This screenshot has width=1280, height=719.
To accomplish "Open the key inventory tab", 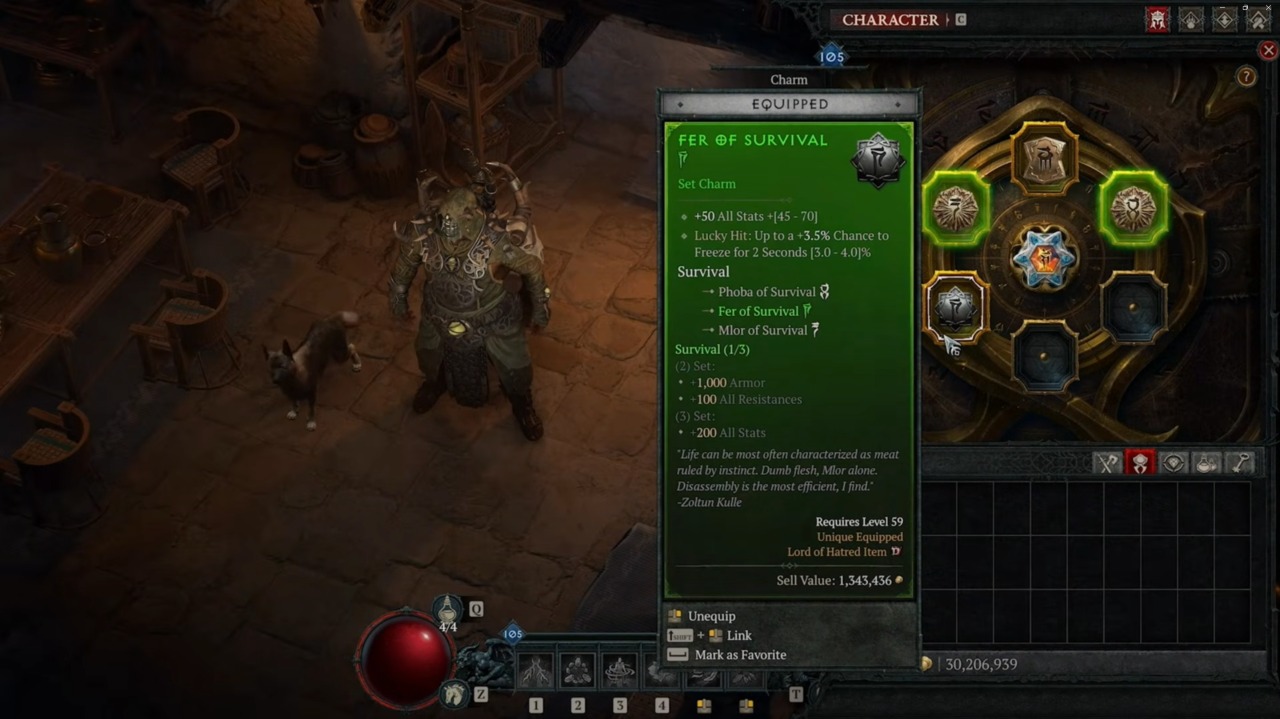I will (x=1240, y=463).
